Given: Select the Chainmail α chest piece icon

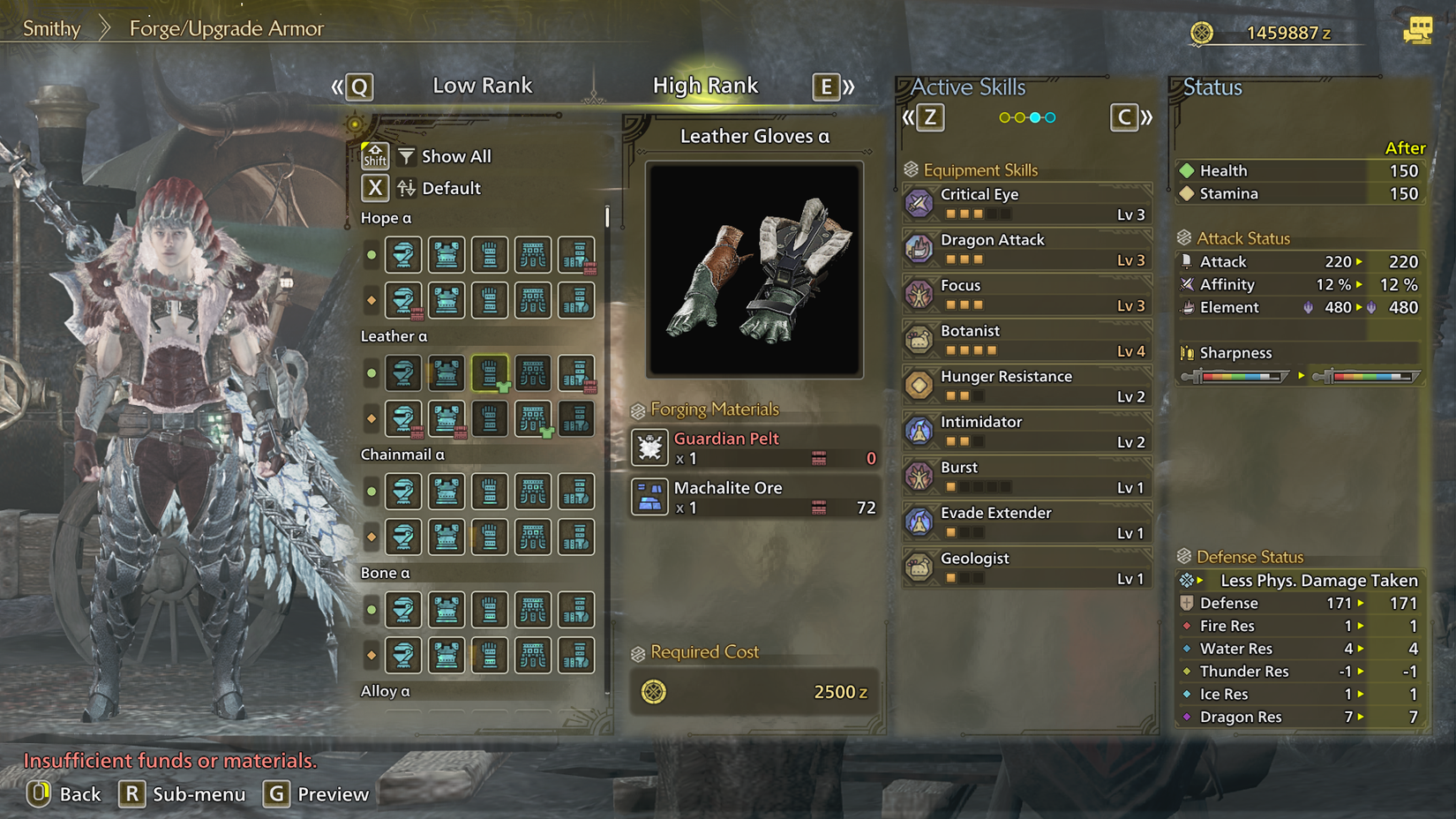Looking at the screenshot, I should click(x=447, y=492).
